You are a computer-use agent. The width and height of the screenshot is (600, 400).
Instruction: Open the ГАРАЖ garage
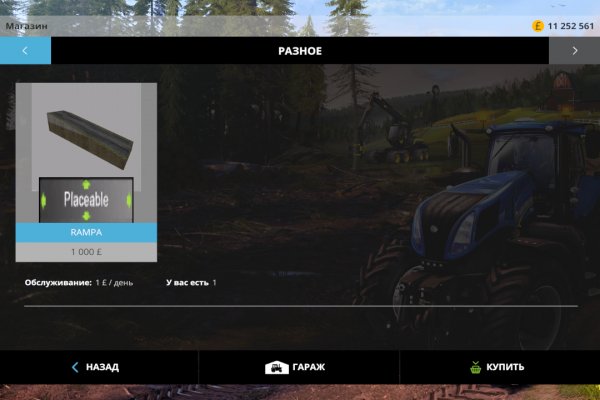tap(295, 367)
